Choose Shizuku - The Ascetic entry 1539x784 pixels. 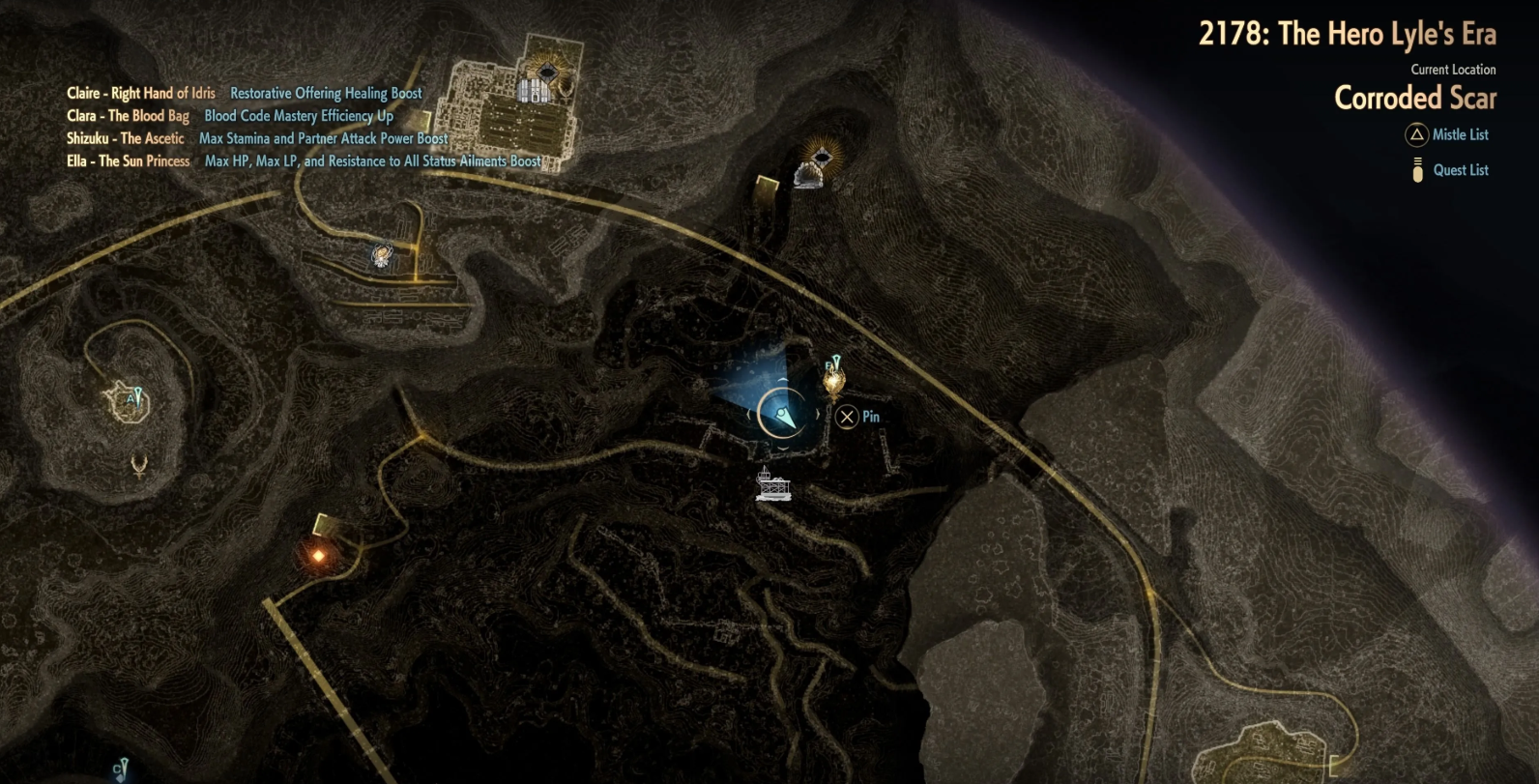125,138
